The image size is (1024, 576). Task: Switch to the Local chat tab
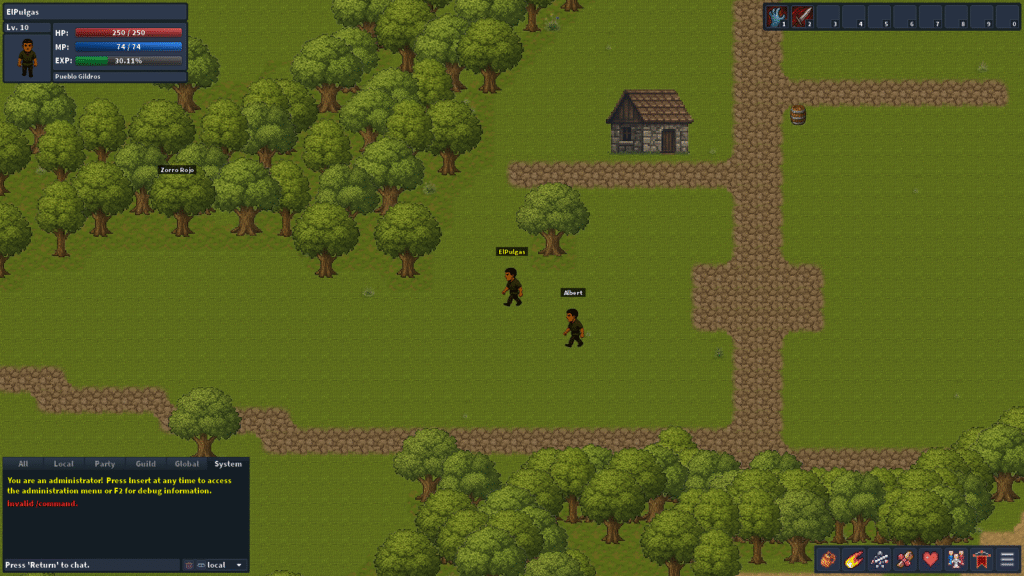pos(64,464)
